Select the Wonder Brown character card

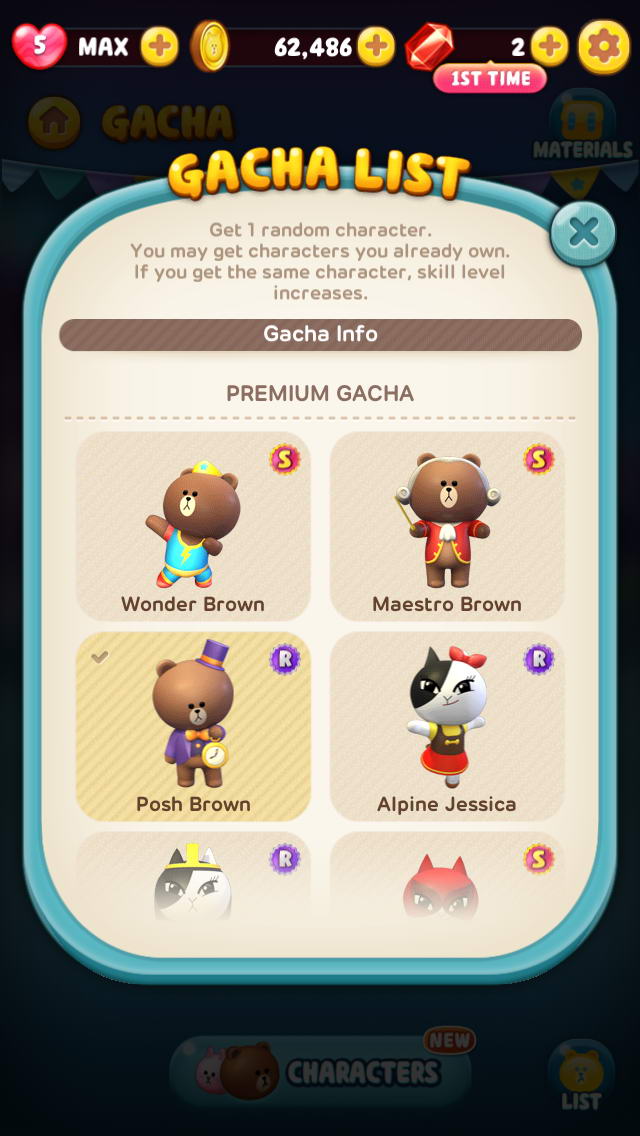[x=193, y=527]
